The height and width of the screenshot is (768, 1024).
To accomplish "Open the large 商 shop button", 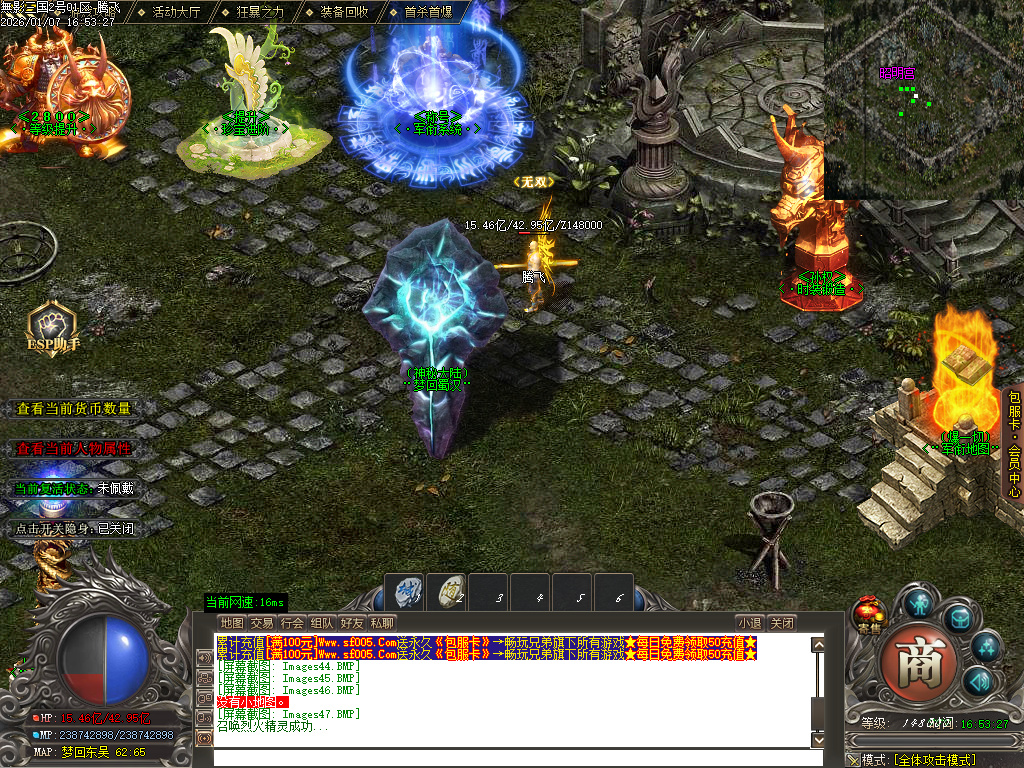I will click(920, 661).
